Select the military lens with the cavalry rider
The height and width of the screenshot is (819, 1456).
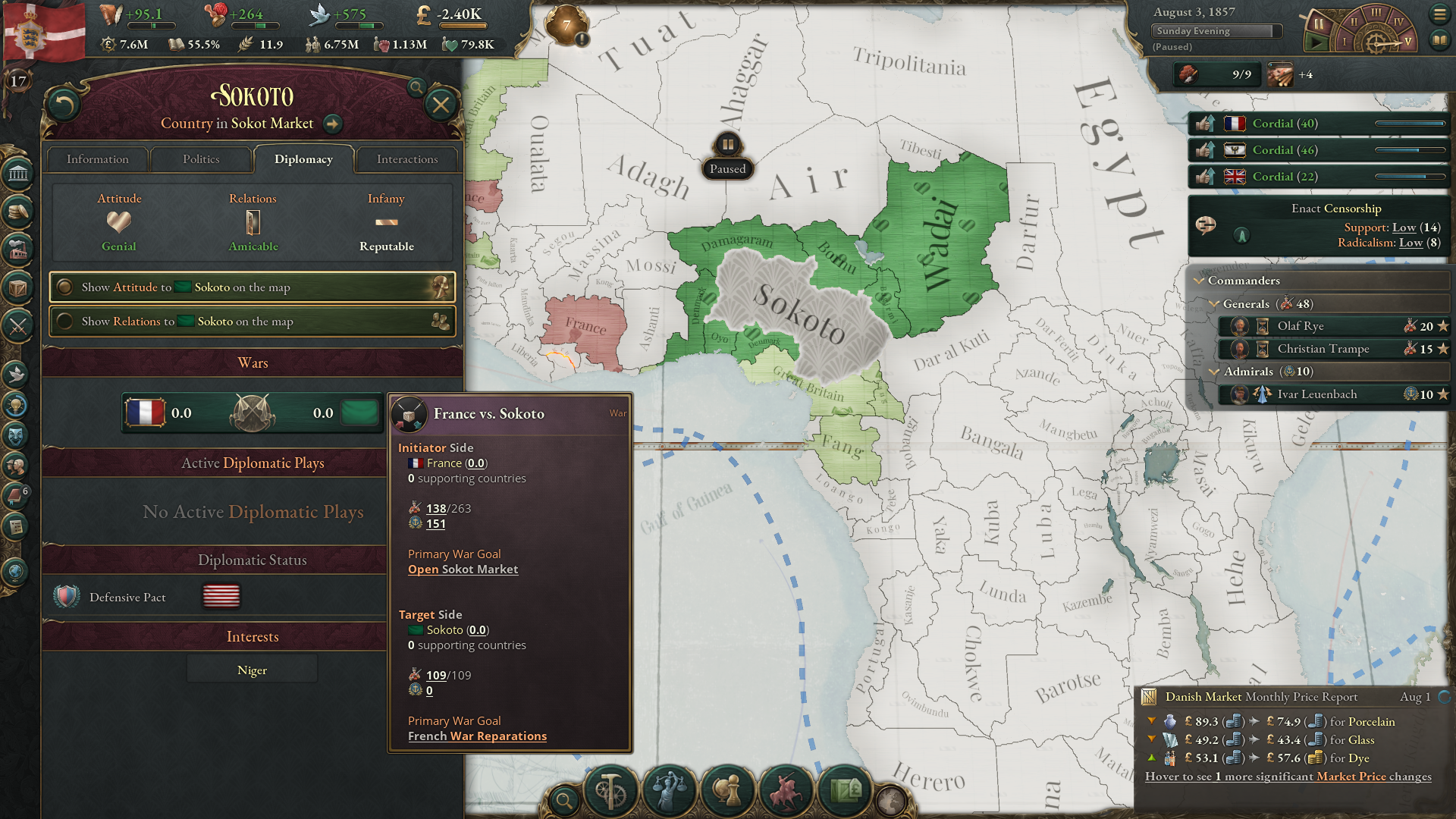pyautogui.click(x=788, y=792)
